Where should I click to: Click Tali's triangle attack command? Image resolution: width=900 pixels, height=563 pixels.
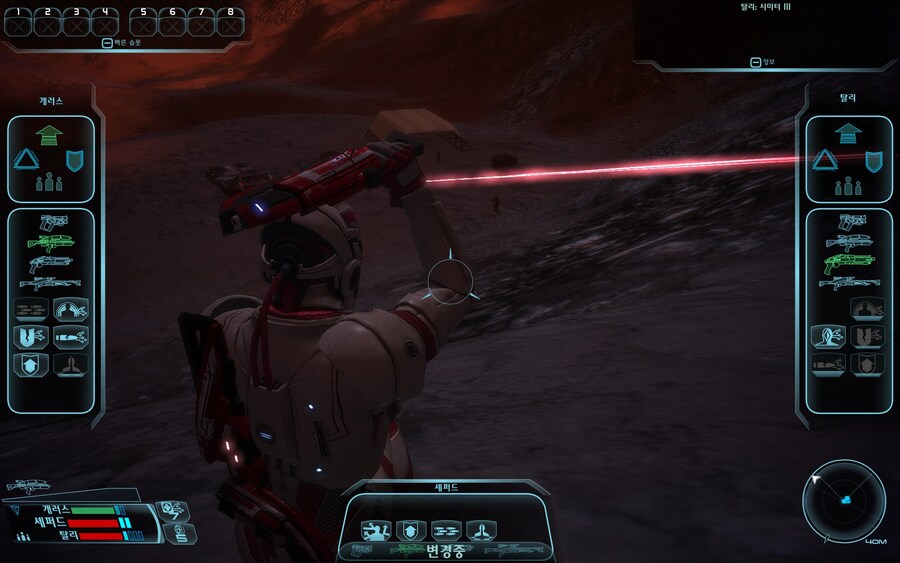coord(824,159)
